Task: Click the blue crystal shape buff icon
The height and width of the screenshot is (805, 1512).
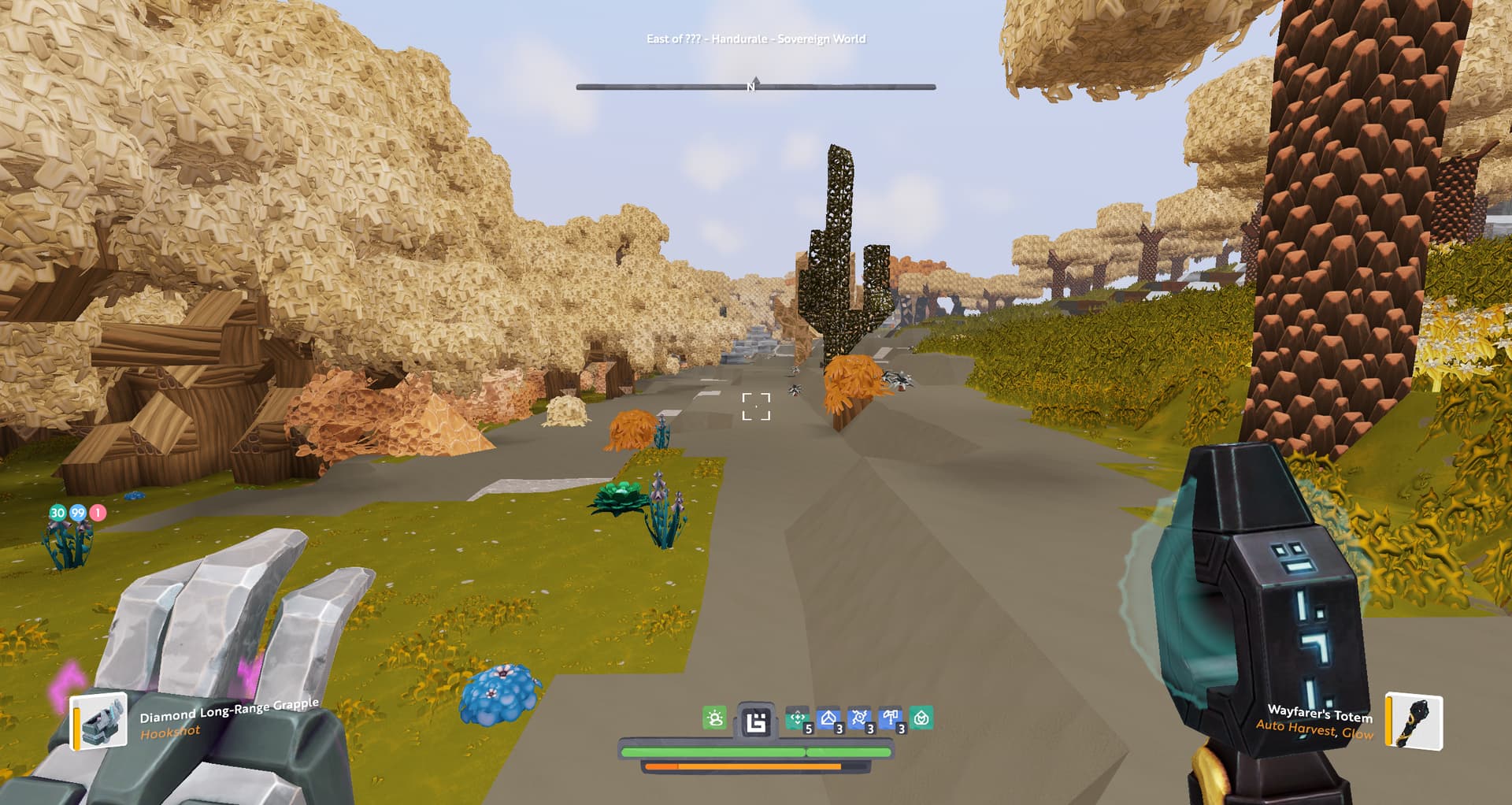Action: (x=828, y=718)
